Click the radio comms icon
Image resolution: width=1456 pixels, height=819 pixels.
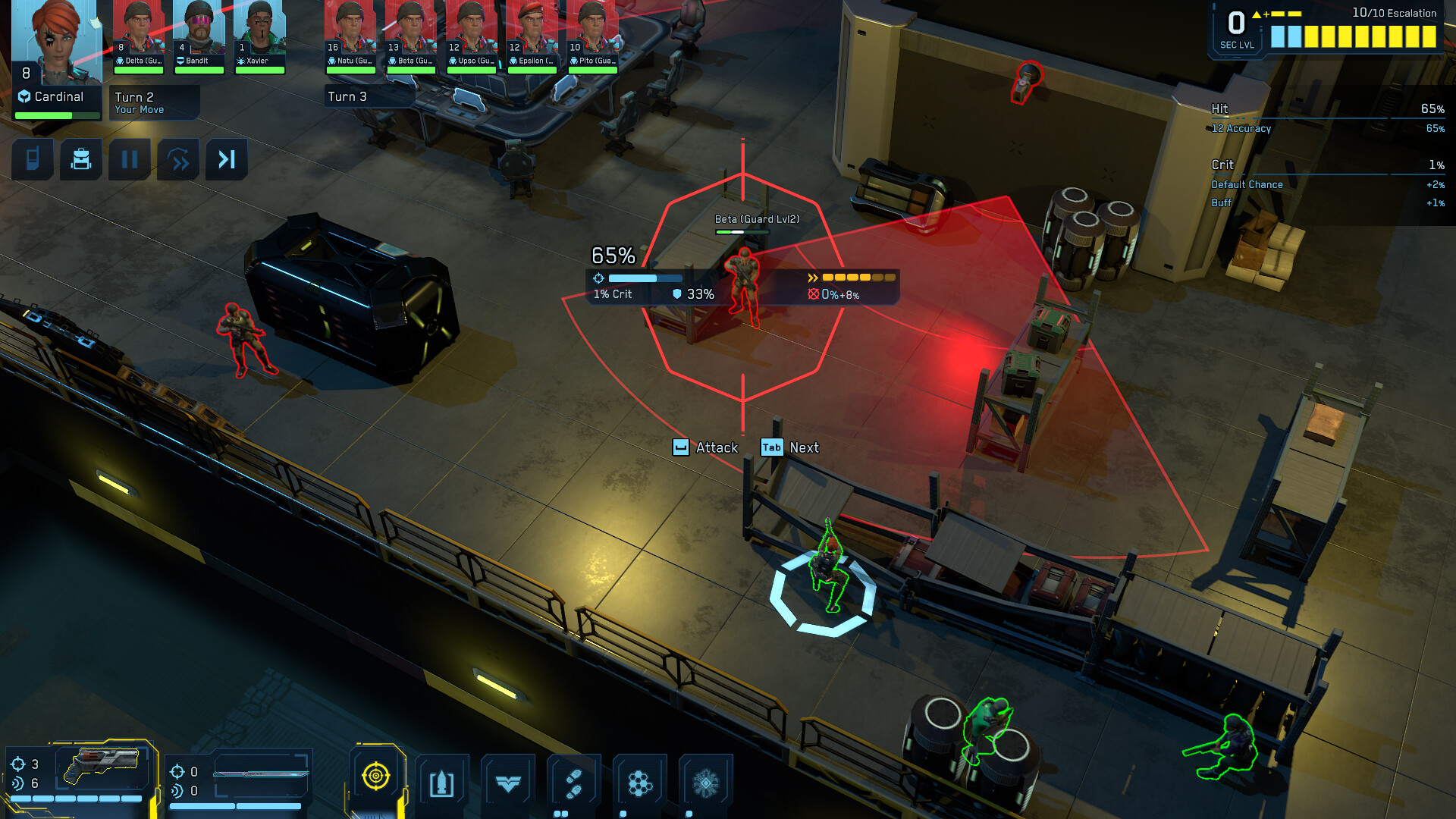(x=32, y=159)
